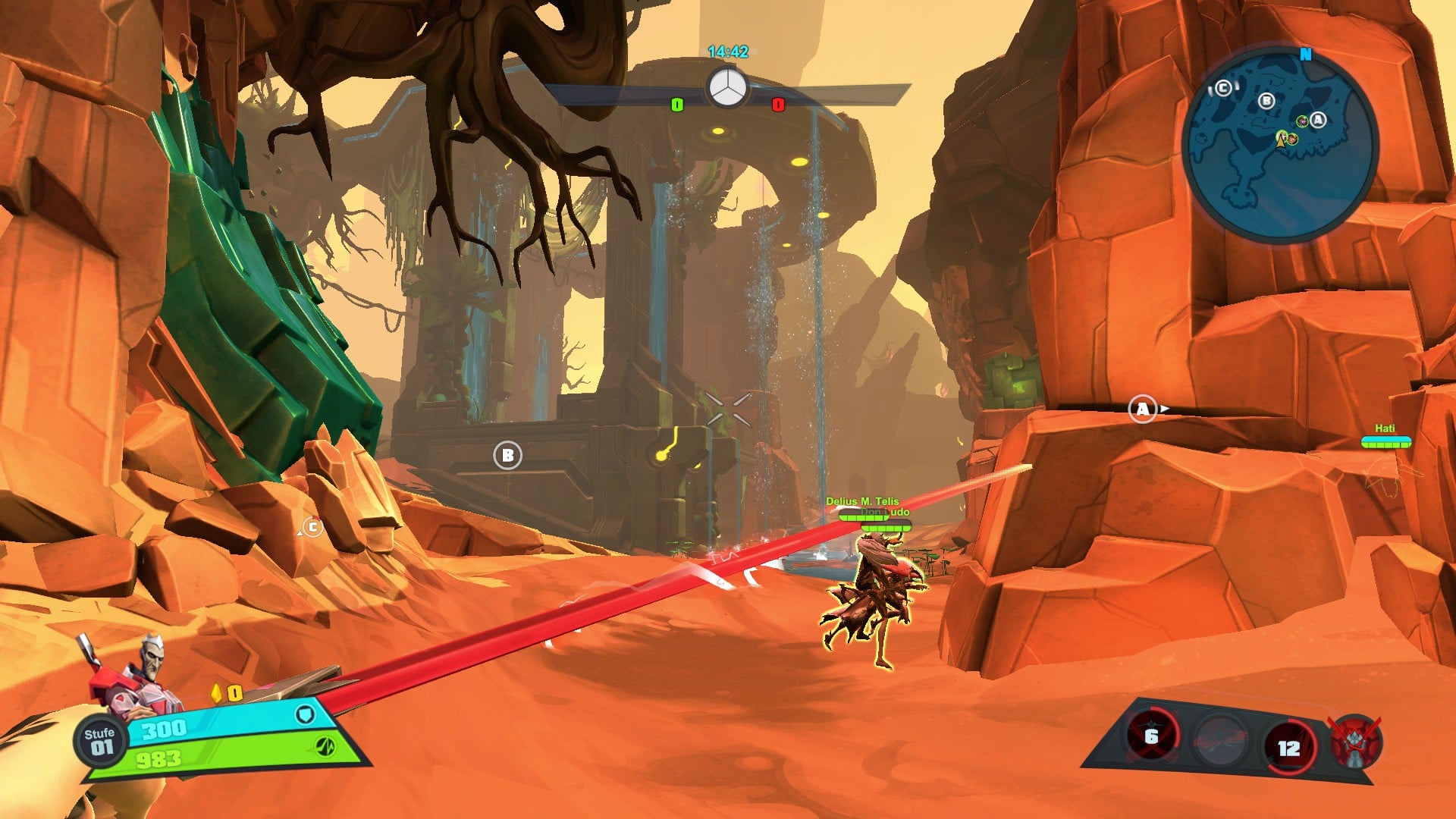Click the greyed-out middle ability icon

pyautogui.click(x=1219, y=739)
